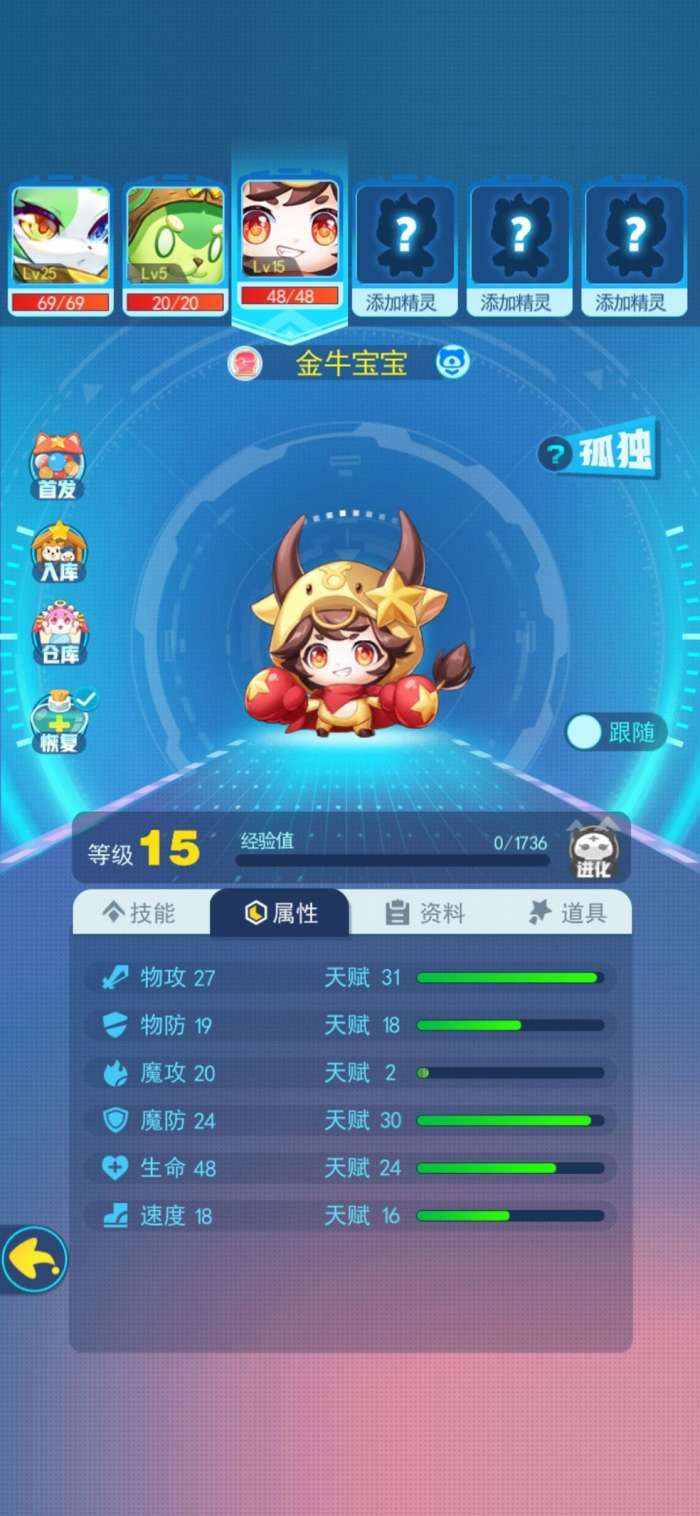Choose the Lv5 green spirit portrait
The image size is (700, 1516).
coord(174,236)
